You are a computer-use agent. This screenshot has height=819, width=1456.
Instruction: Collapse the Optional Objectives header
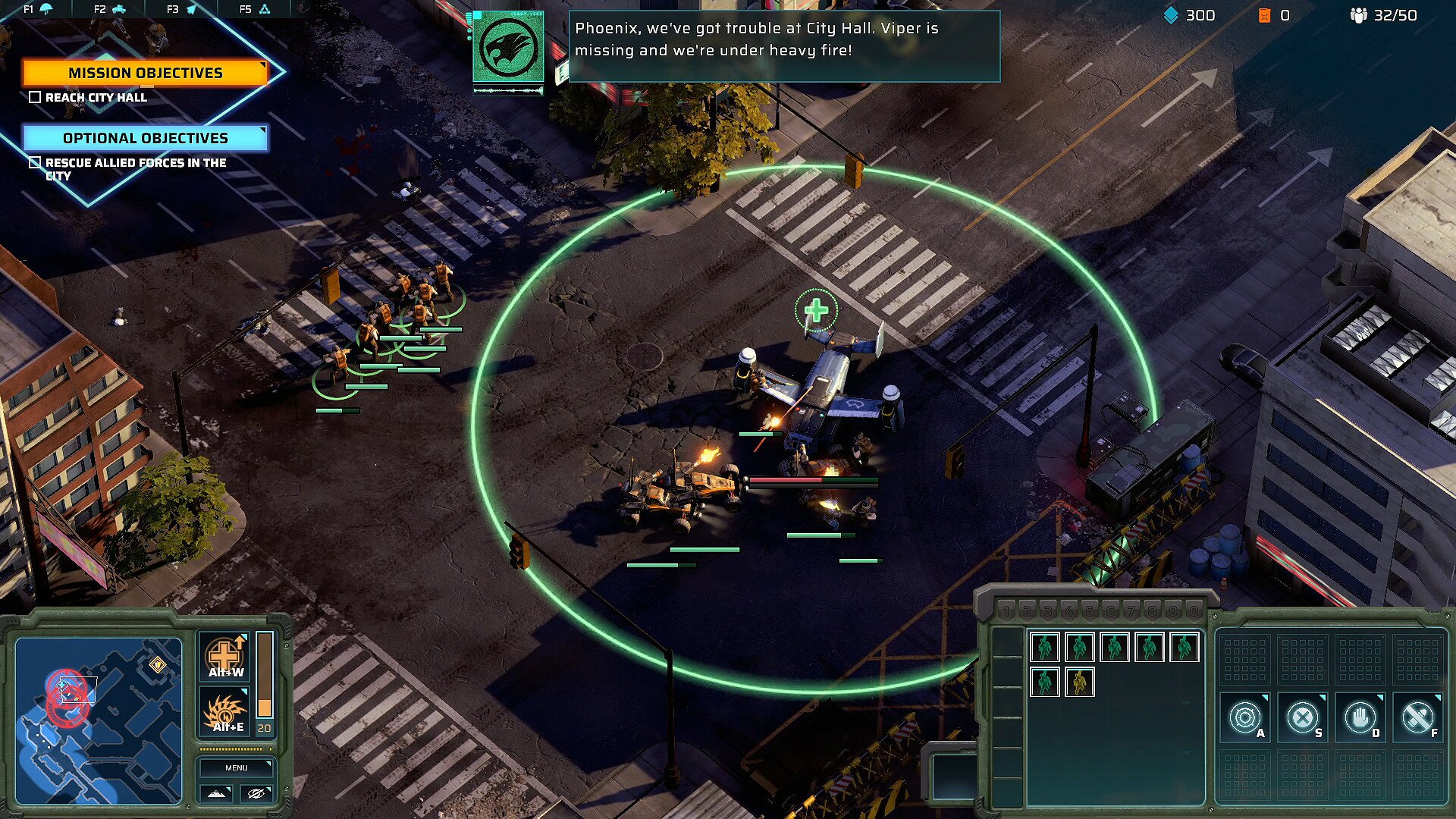point(145,138)
